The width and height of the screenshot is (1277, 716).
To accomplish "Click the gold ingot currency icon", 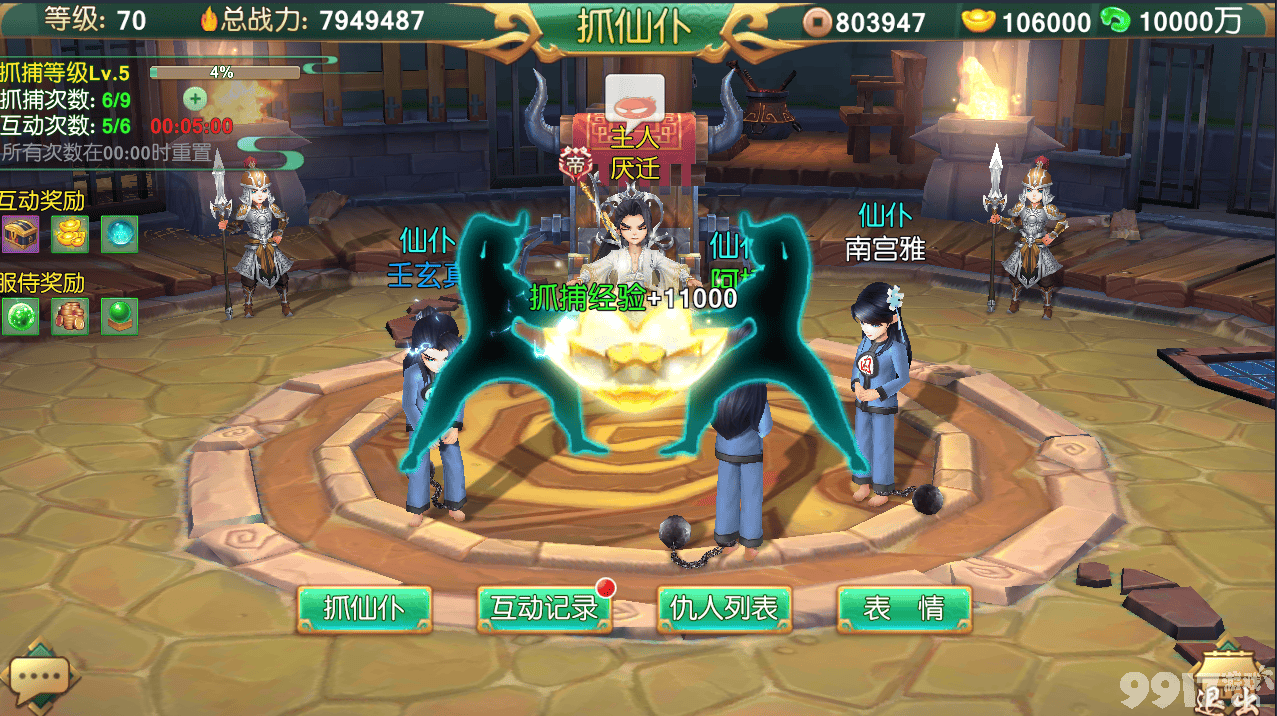I will (978, 20).
